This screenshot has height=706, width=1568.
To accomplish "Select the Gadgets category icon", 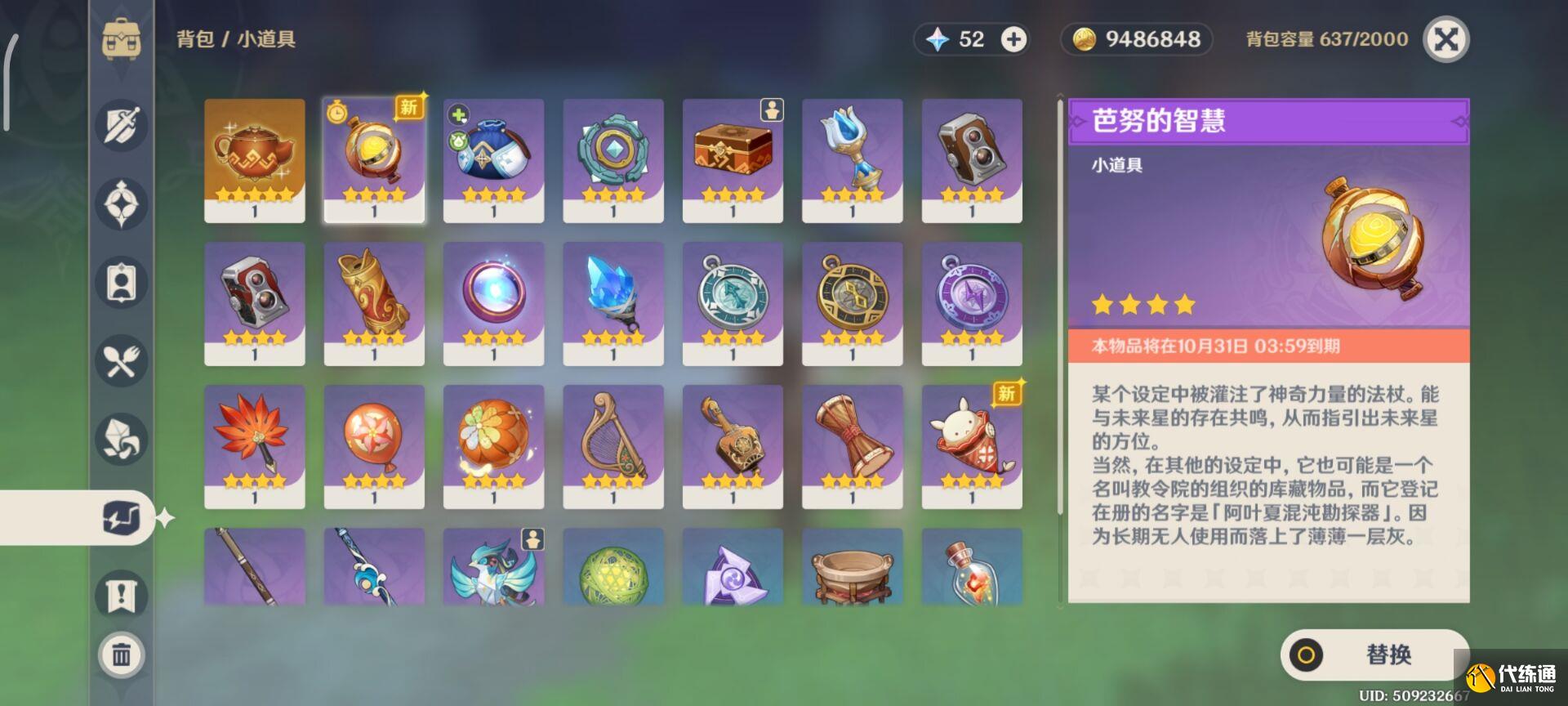I will coord(121,517).
